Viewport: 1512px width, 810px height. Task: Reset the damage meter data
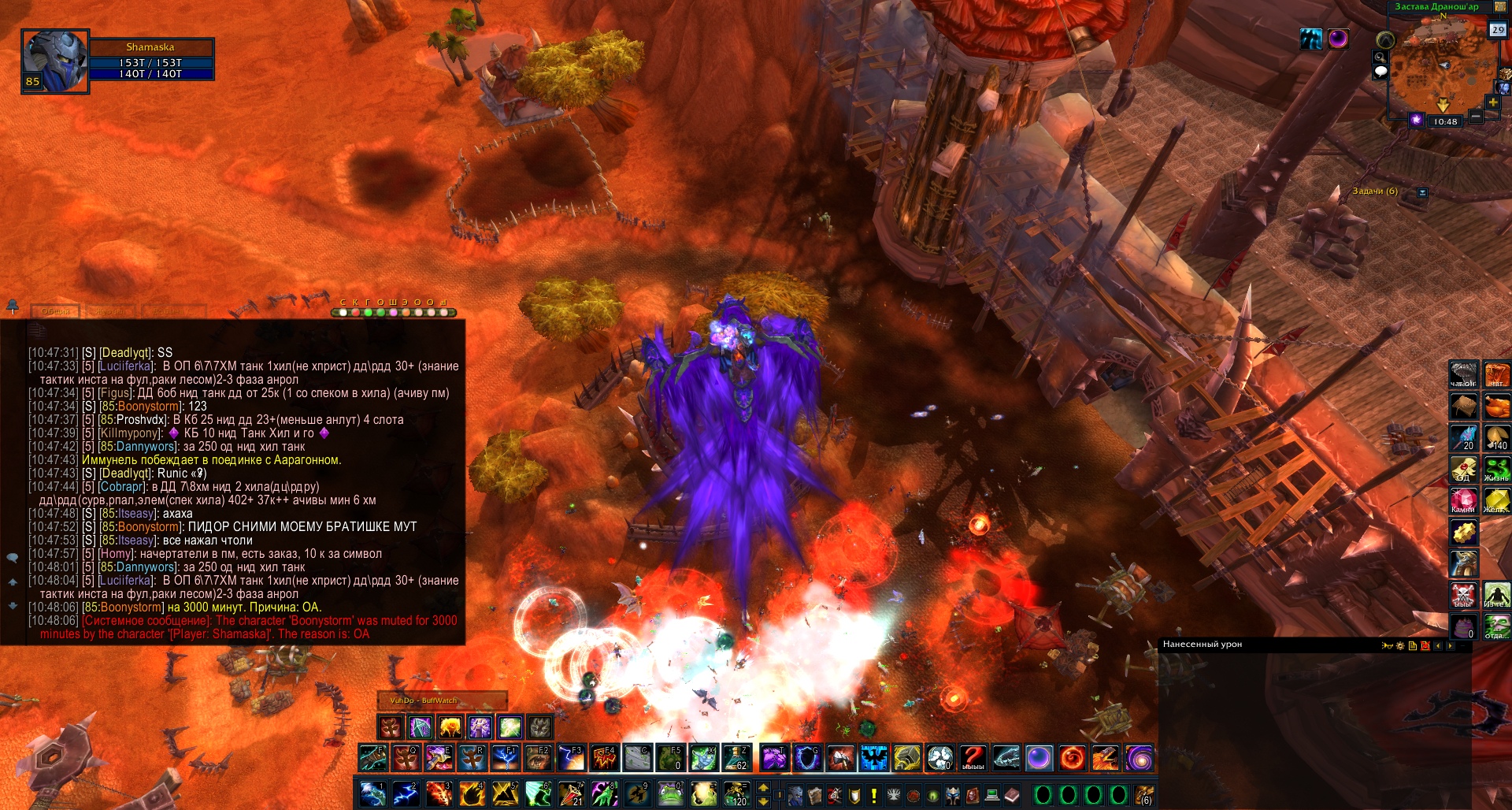point(1425,645)
